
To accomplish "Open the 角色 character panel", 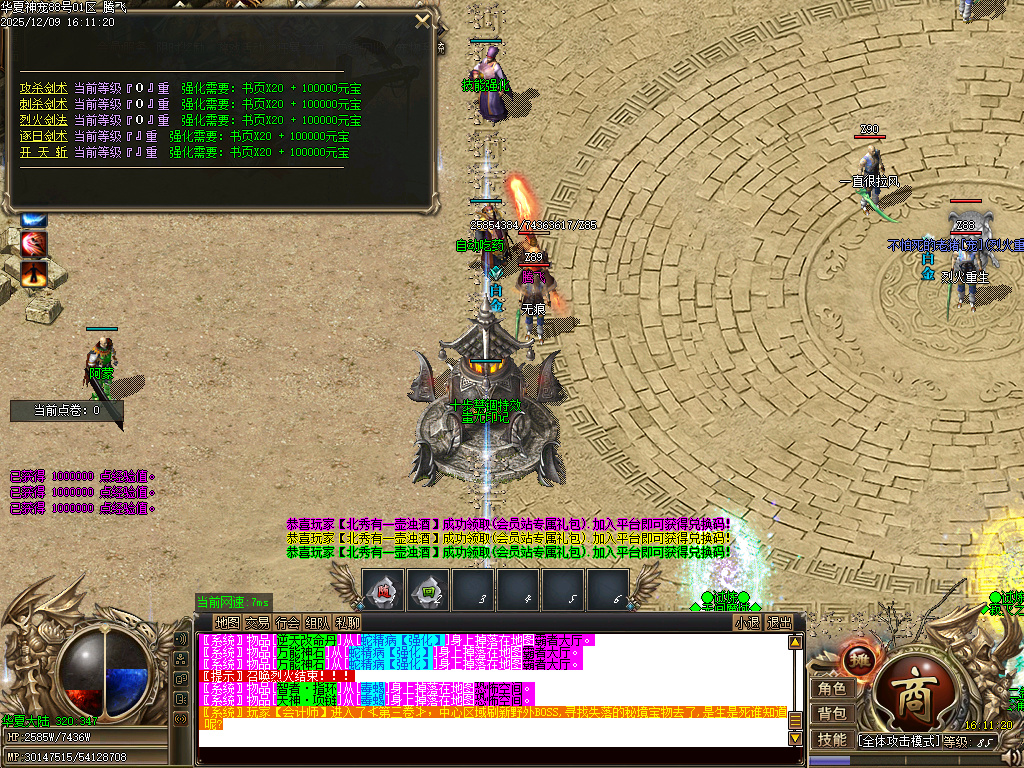I will 832,689.
